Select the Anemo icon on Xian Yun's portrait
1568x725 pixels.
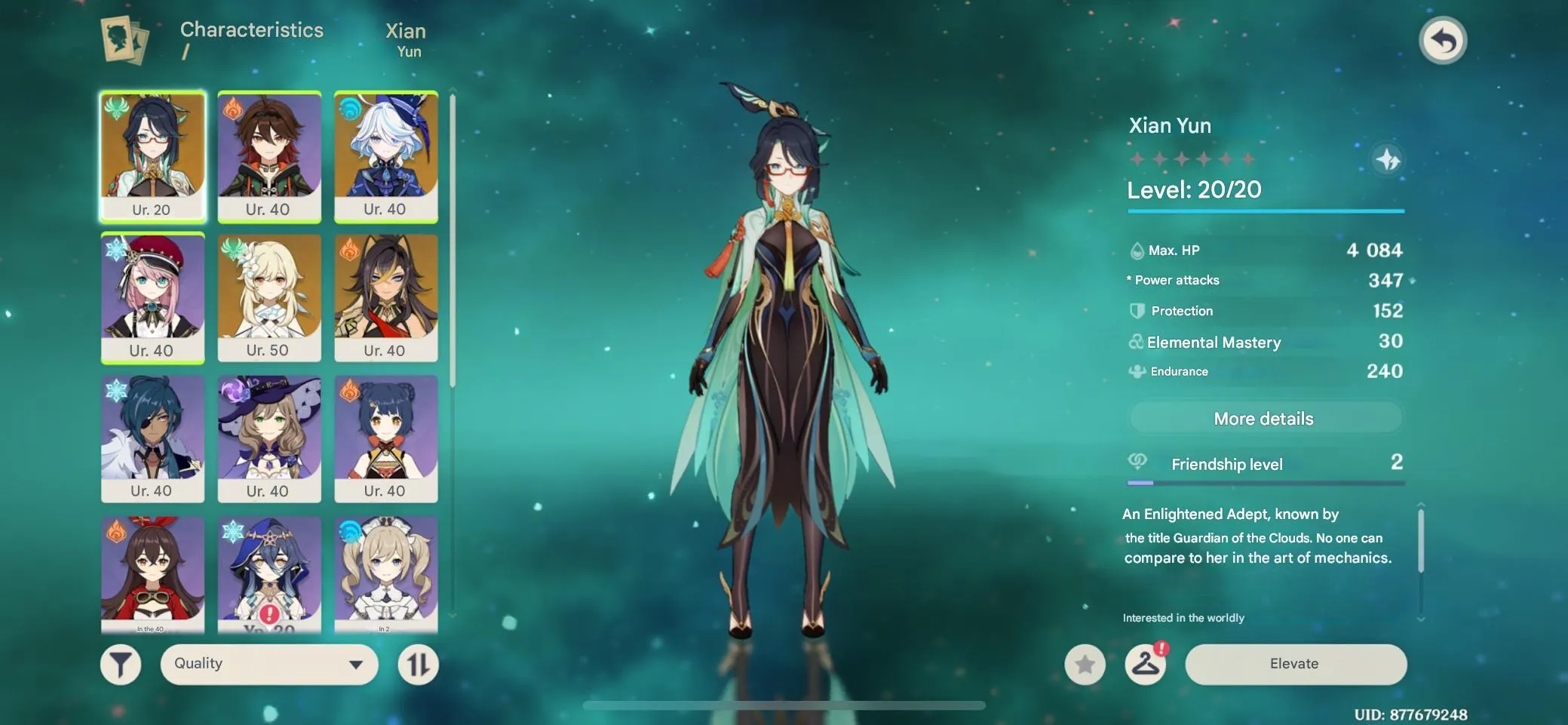pyautogui.click(x=116, y=109)
